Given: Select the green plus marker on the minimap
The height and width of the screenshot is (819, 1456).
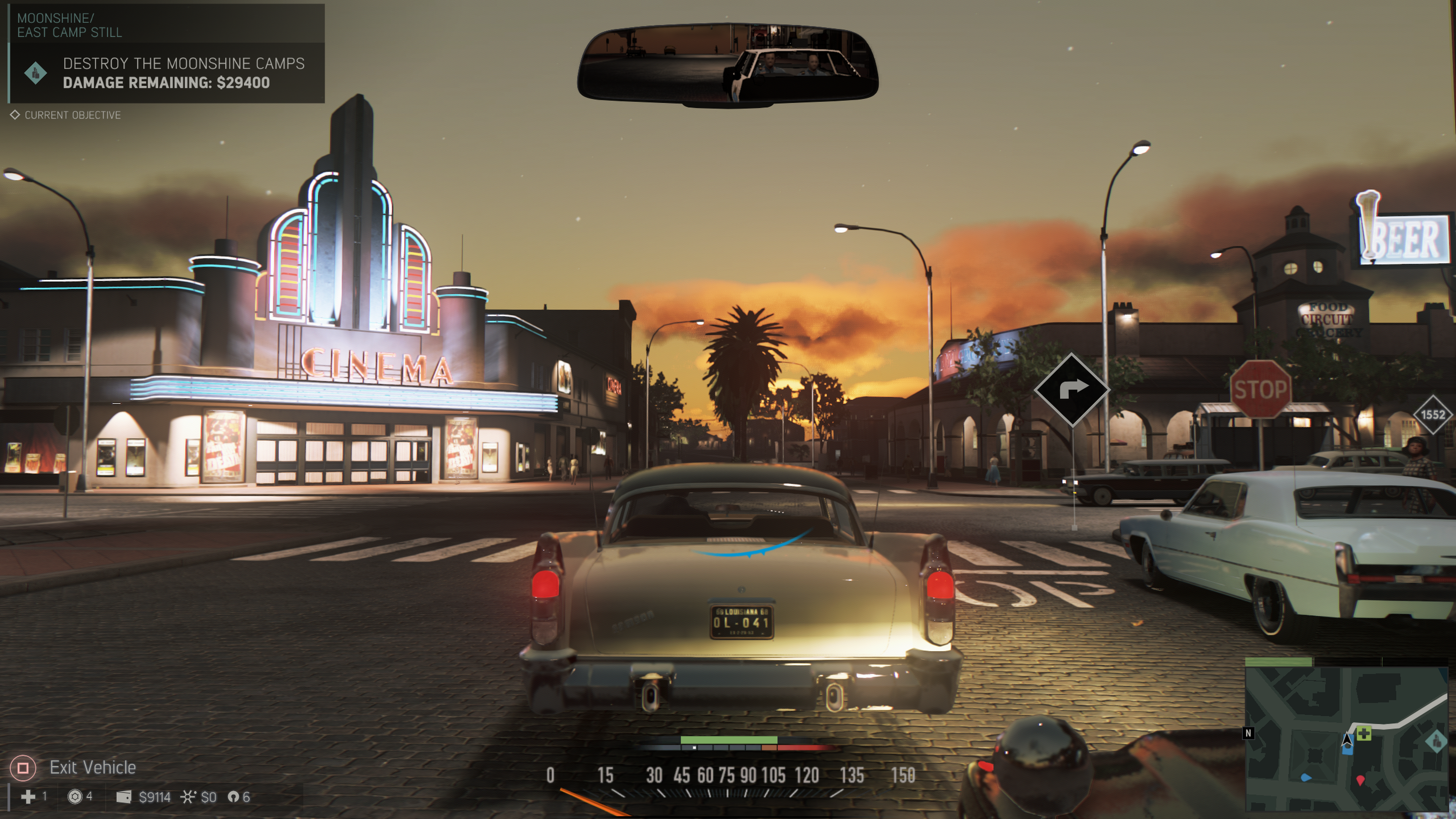Looking at the screenshot, I should [x=1364, y=734].
